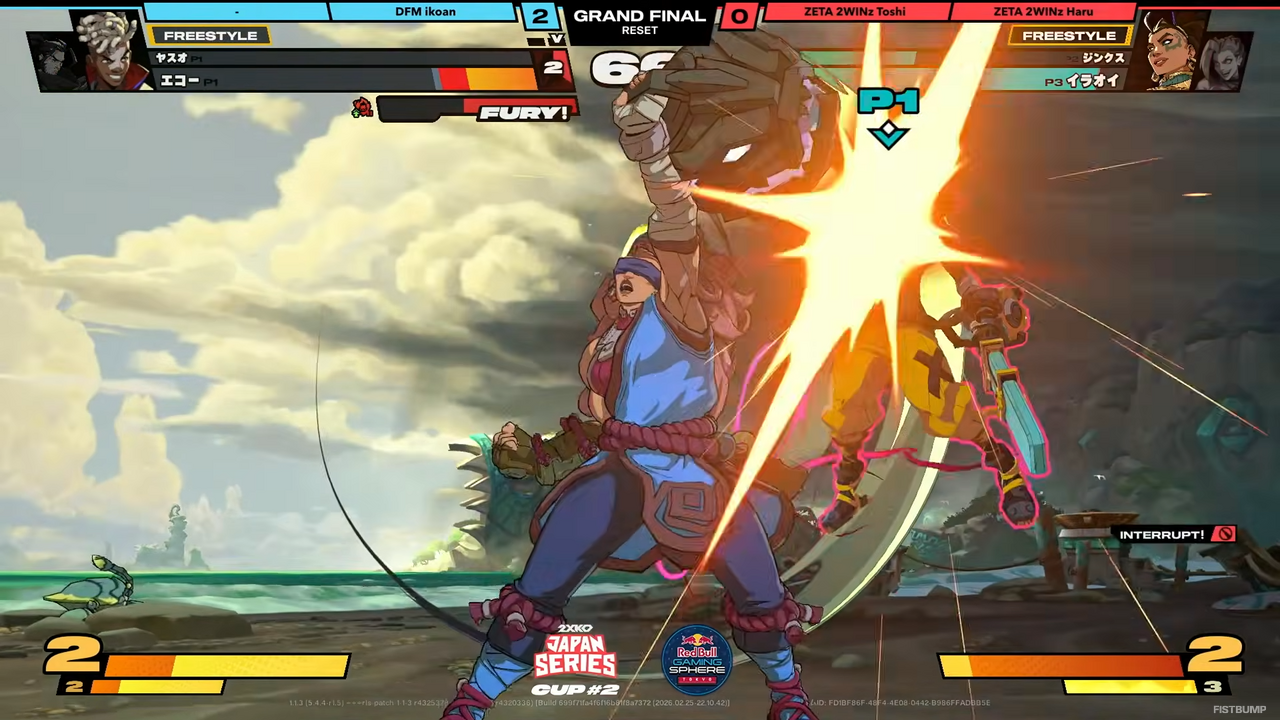This screenshot has width=1280, height=720.
Task: Click the FISTBUMP label in the corner
Action: coord(1238,709)
